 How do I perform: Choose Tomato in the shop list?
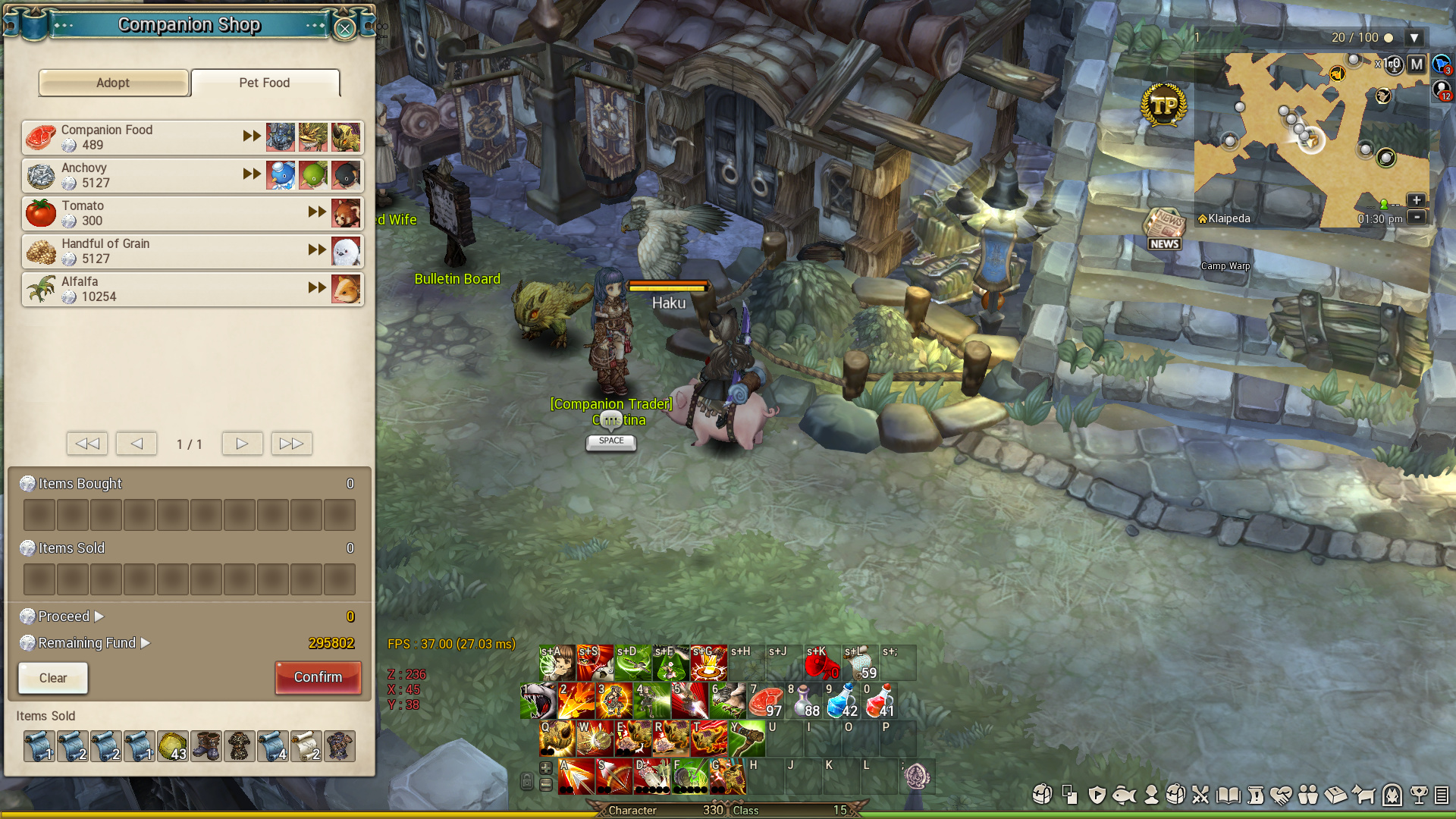click(x=136, y=213)
